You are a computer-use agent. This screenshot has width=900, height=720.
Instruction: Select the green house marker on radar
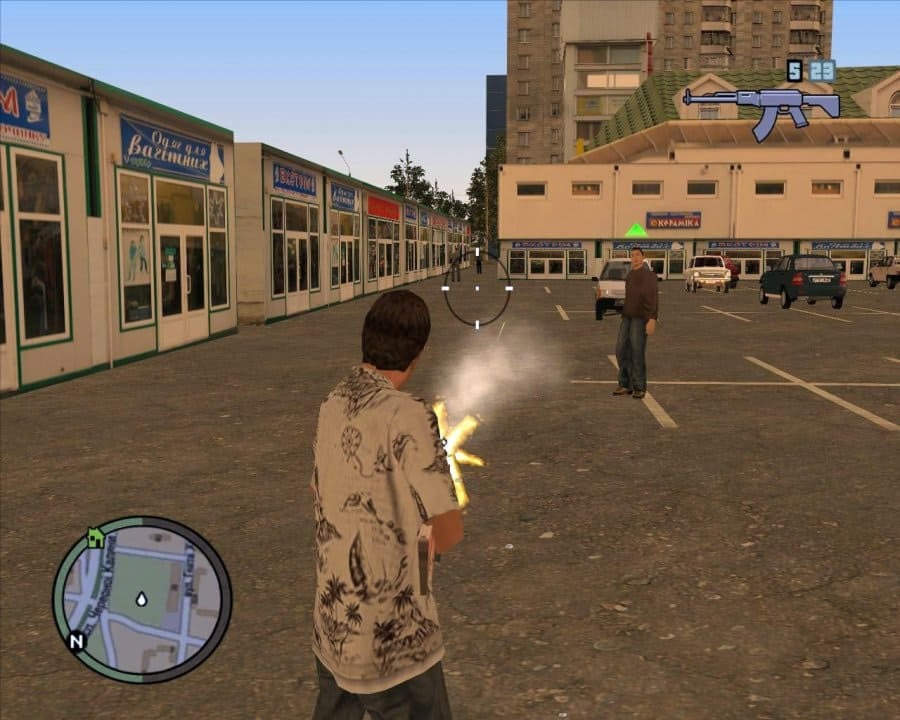[x=95, y=538]
